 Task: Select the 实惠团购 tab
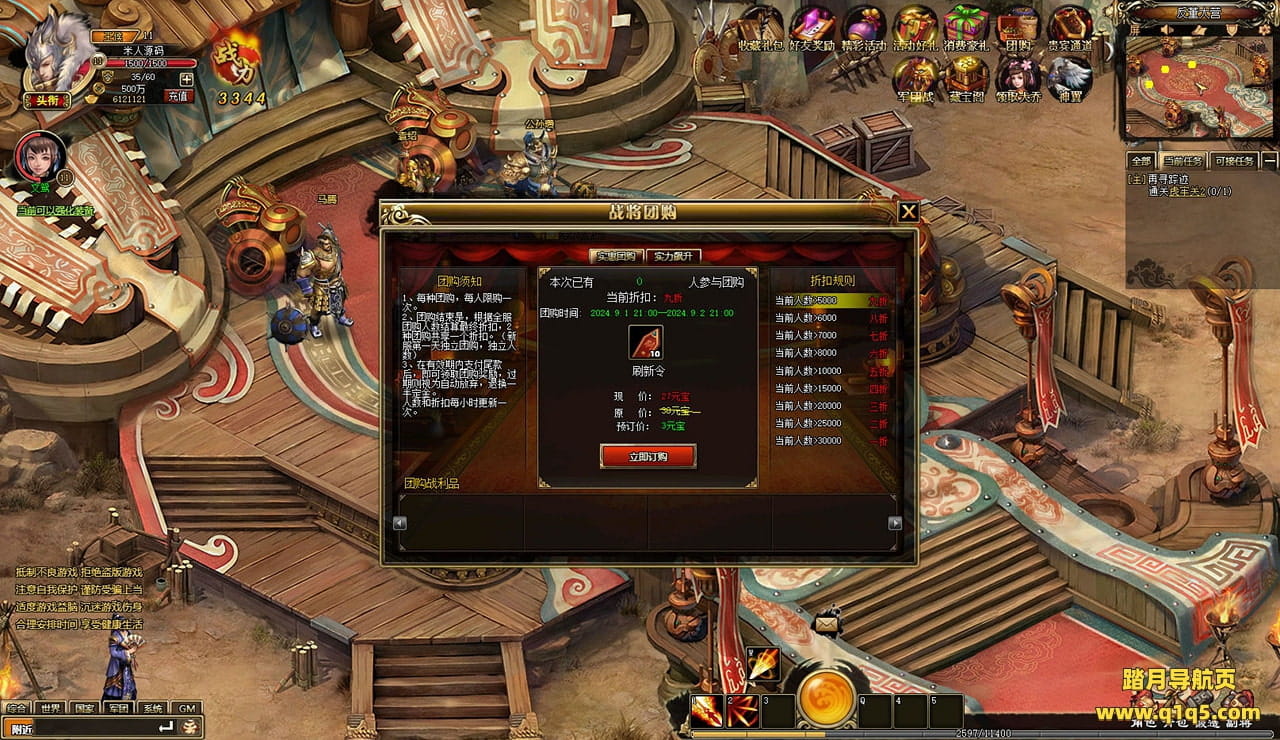point(616,256)
